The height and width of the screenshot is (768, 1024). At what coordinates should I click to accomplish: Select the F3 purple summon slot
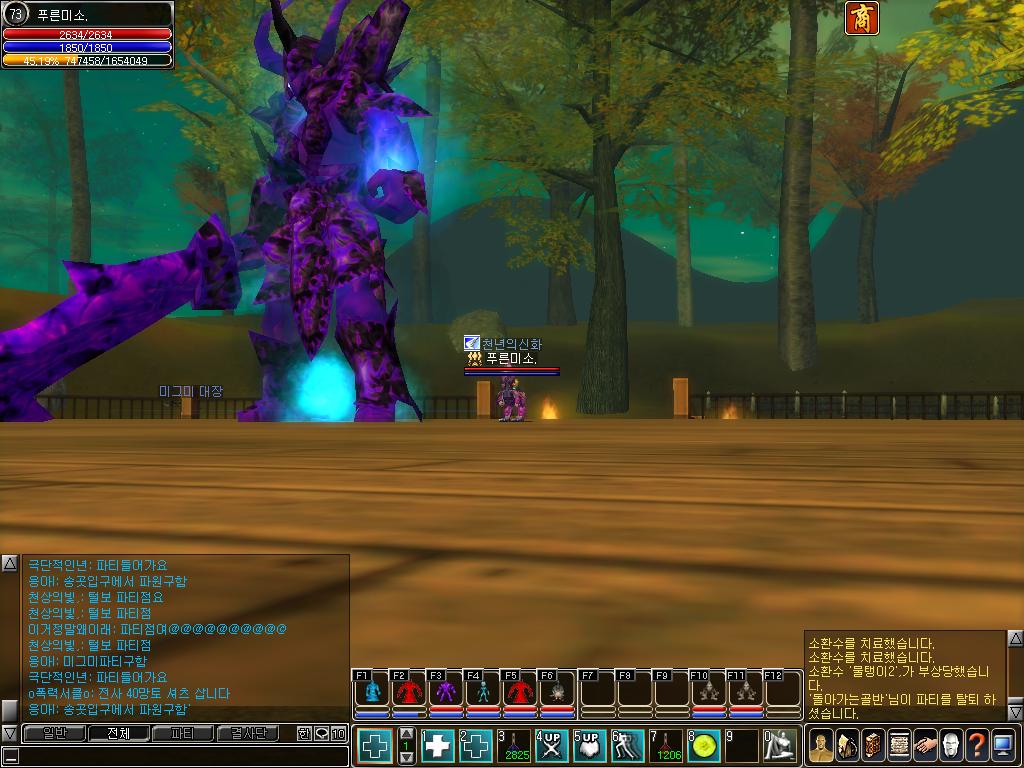447,692
